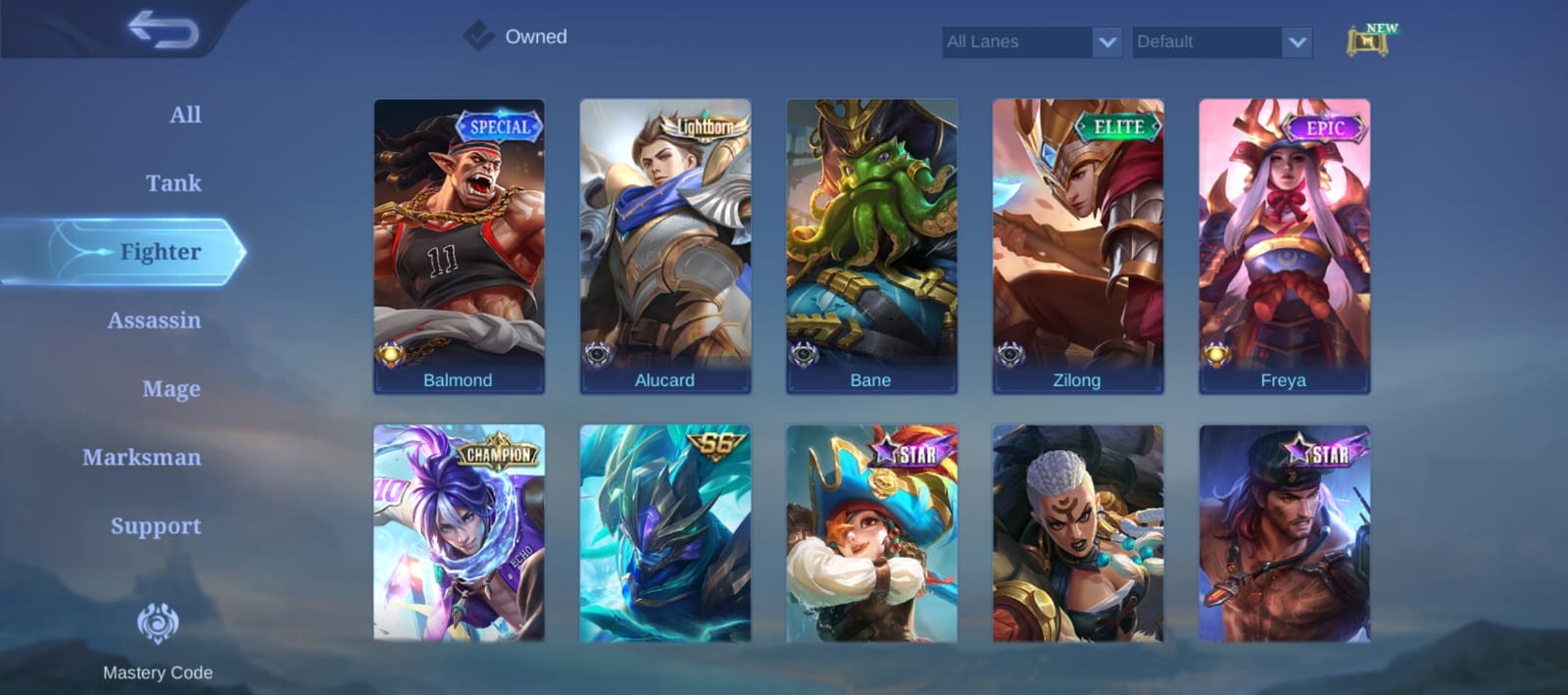Select the pirate-hat hero card with Star tag

[871, 534]
